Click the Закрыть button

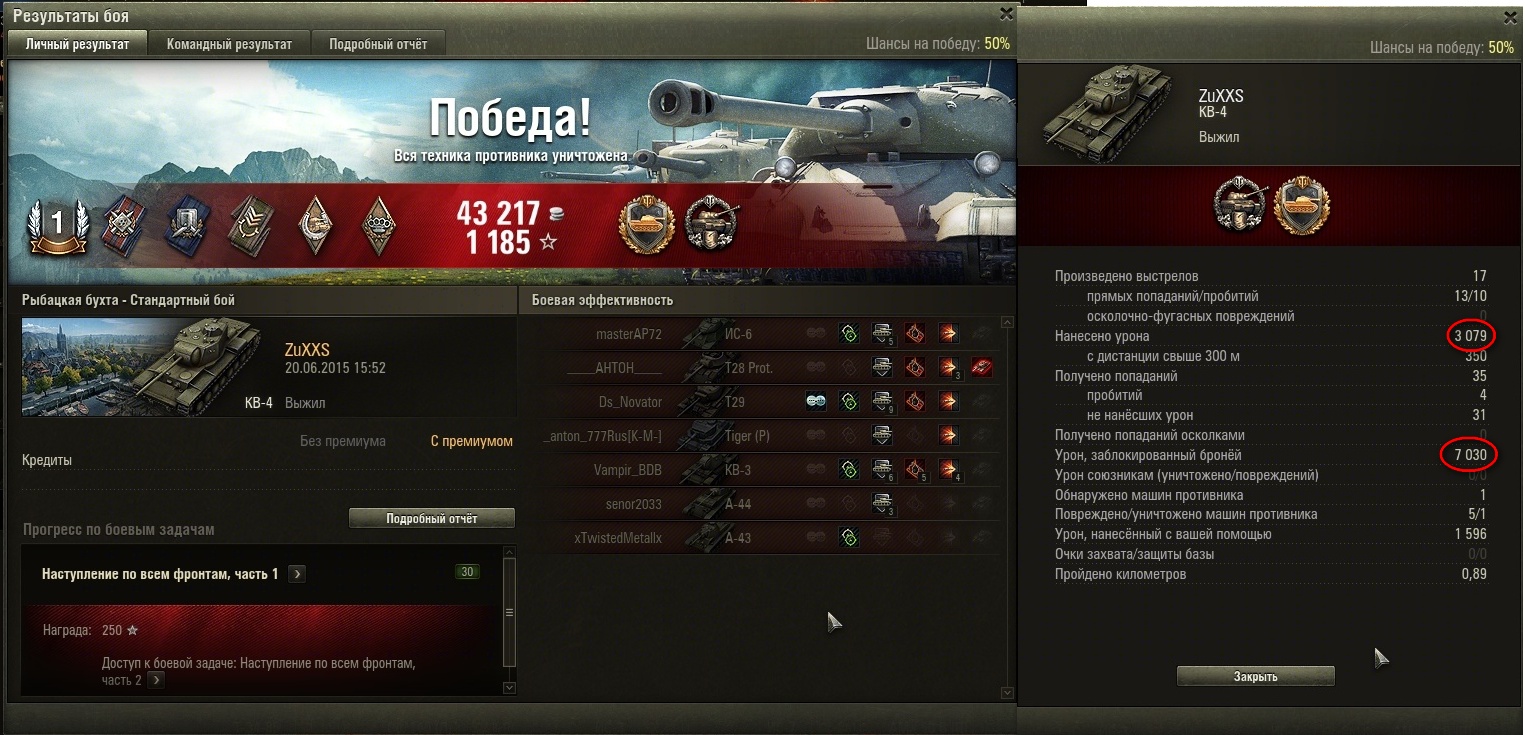click(x=1255, y=677)
